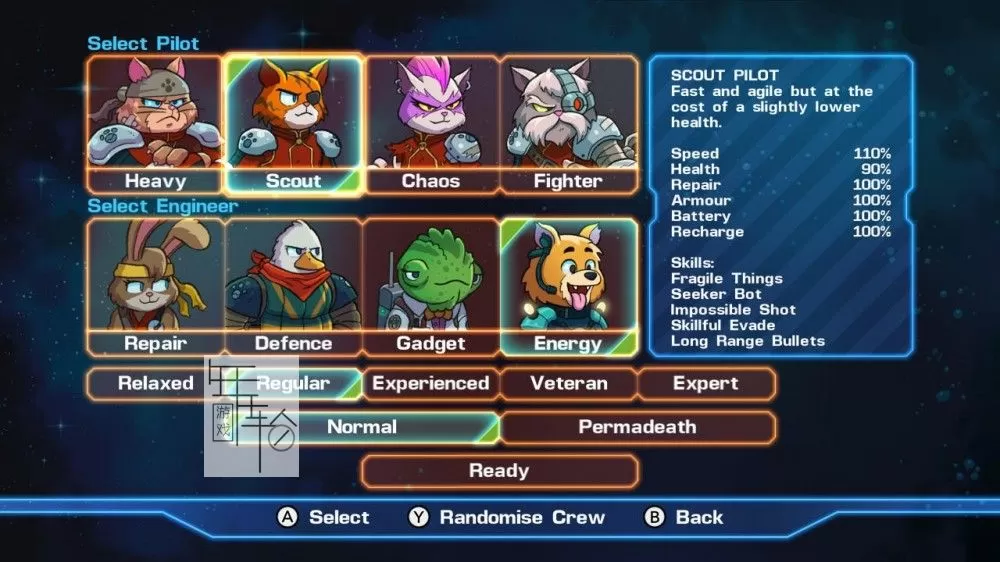Viewport: 1000px width, 562px height.
Task: Select Expert difficulty
Action: [706, 384]
